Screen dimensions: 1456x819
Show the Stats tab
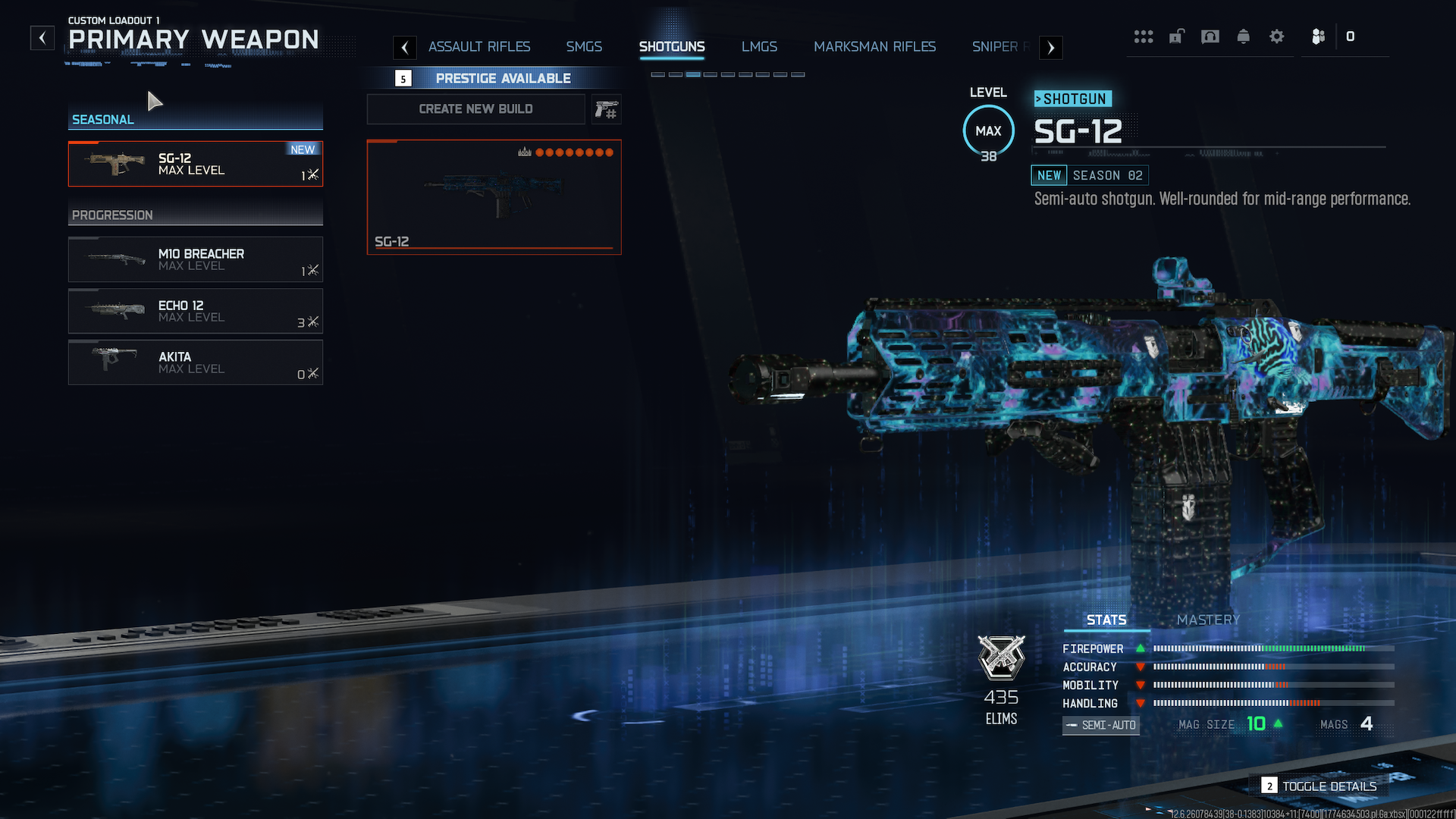click(1106, 620)
